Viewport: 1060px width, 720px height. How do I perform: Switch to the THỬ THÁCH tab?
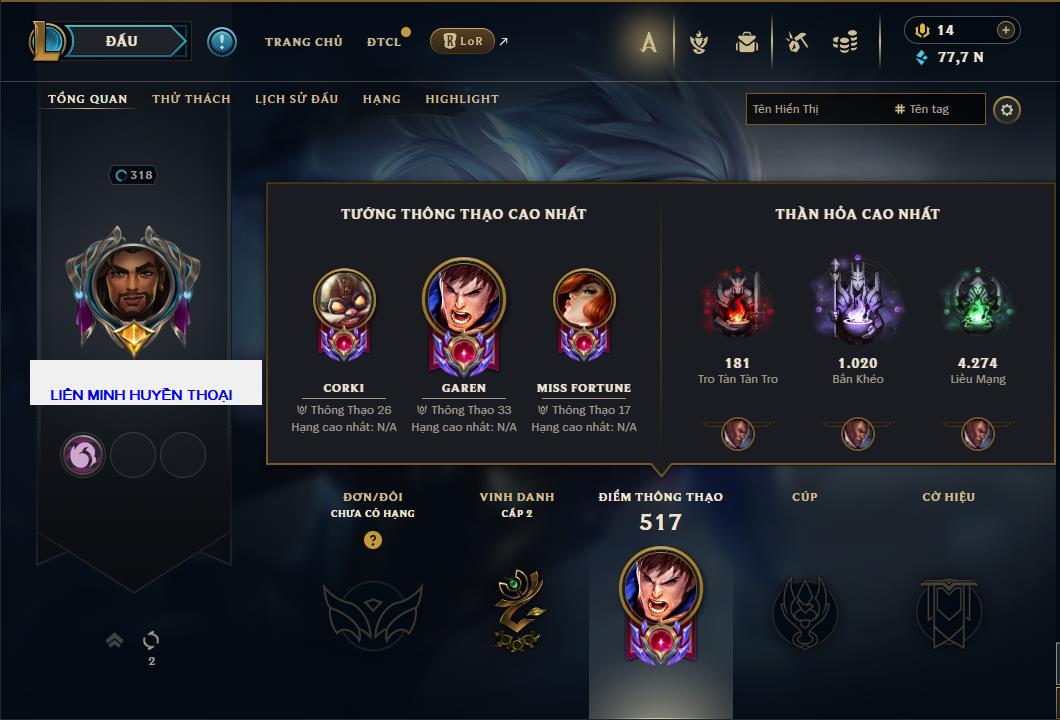tap(191, 99)
